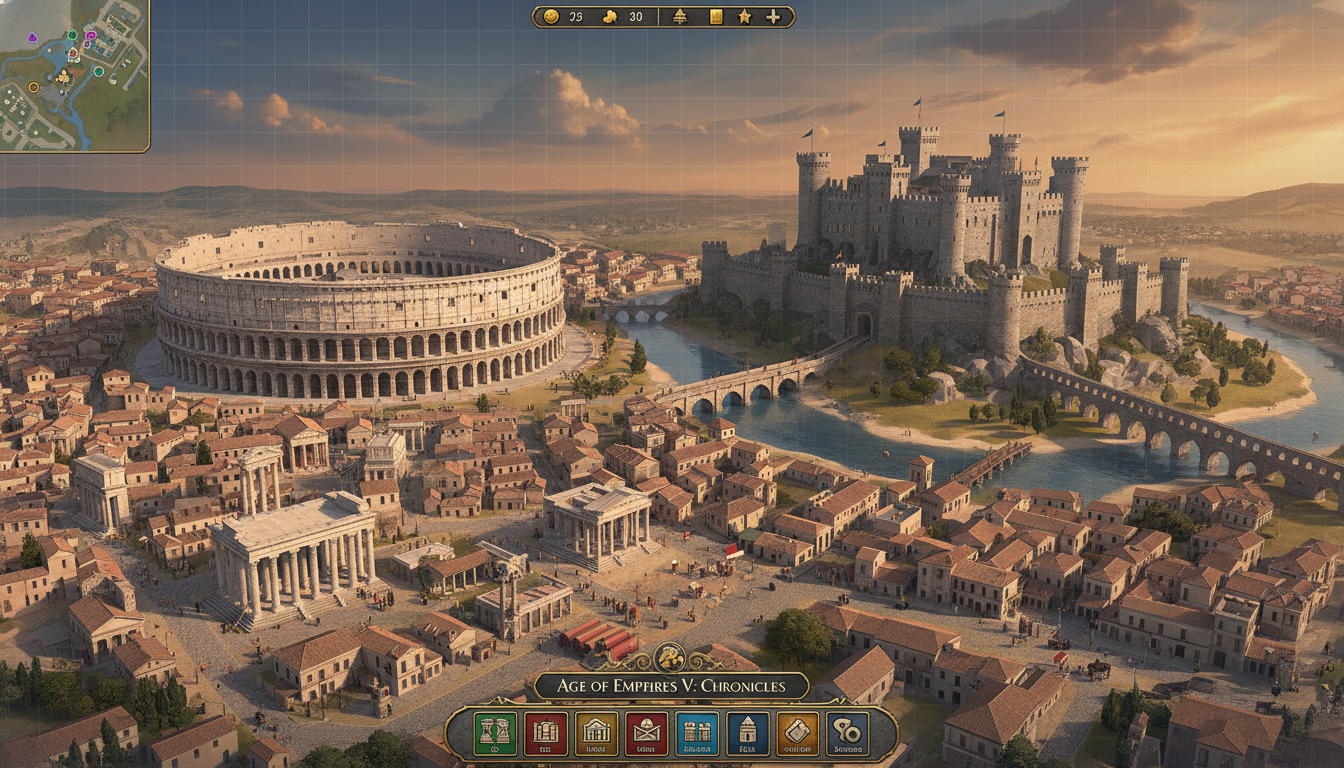Viewport: 1344px width, 768px height.
Task: Select the green twin-towers building icon on the toolbar
Action: point(494,733)
